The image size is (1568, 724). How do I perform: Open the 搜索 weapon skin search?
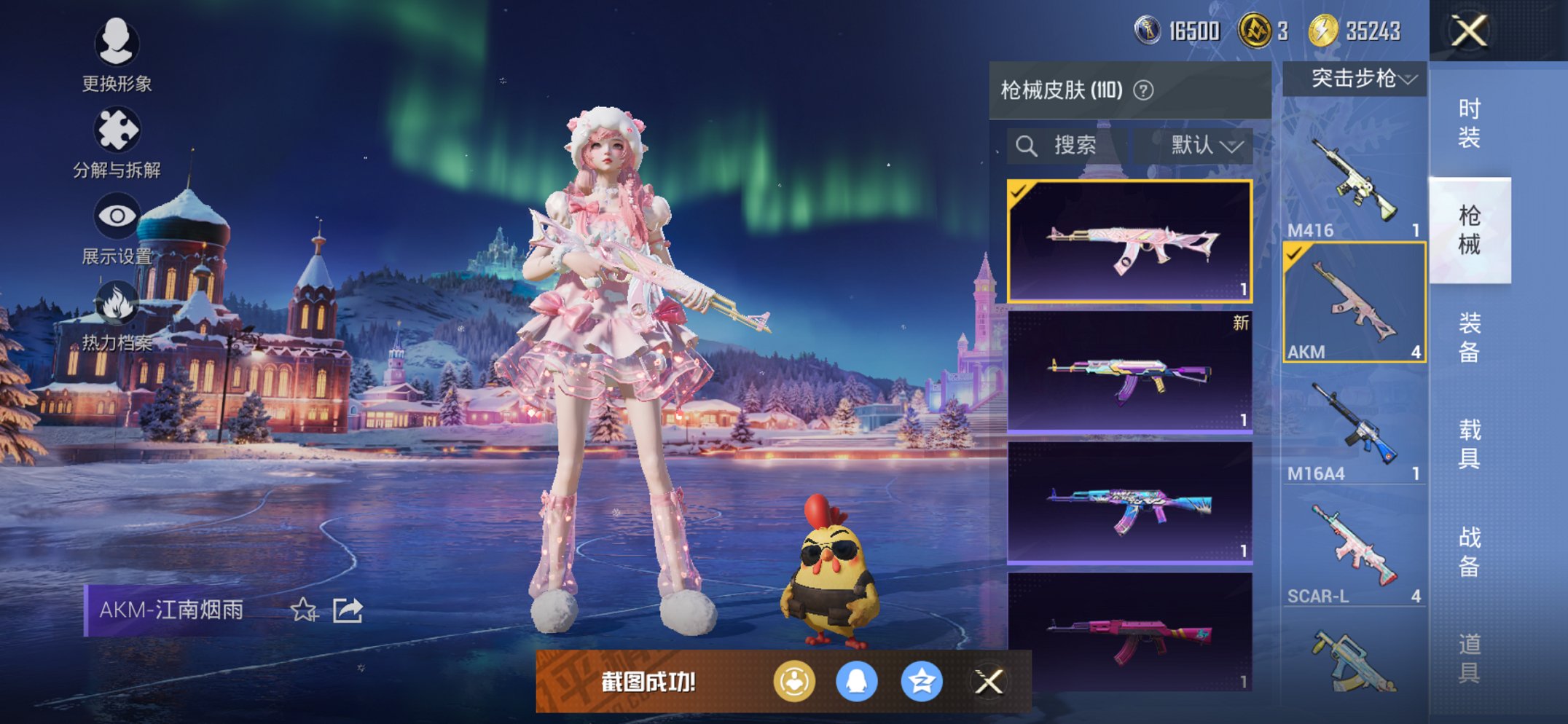[1062, 144]
